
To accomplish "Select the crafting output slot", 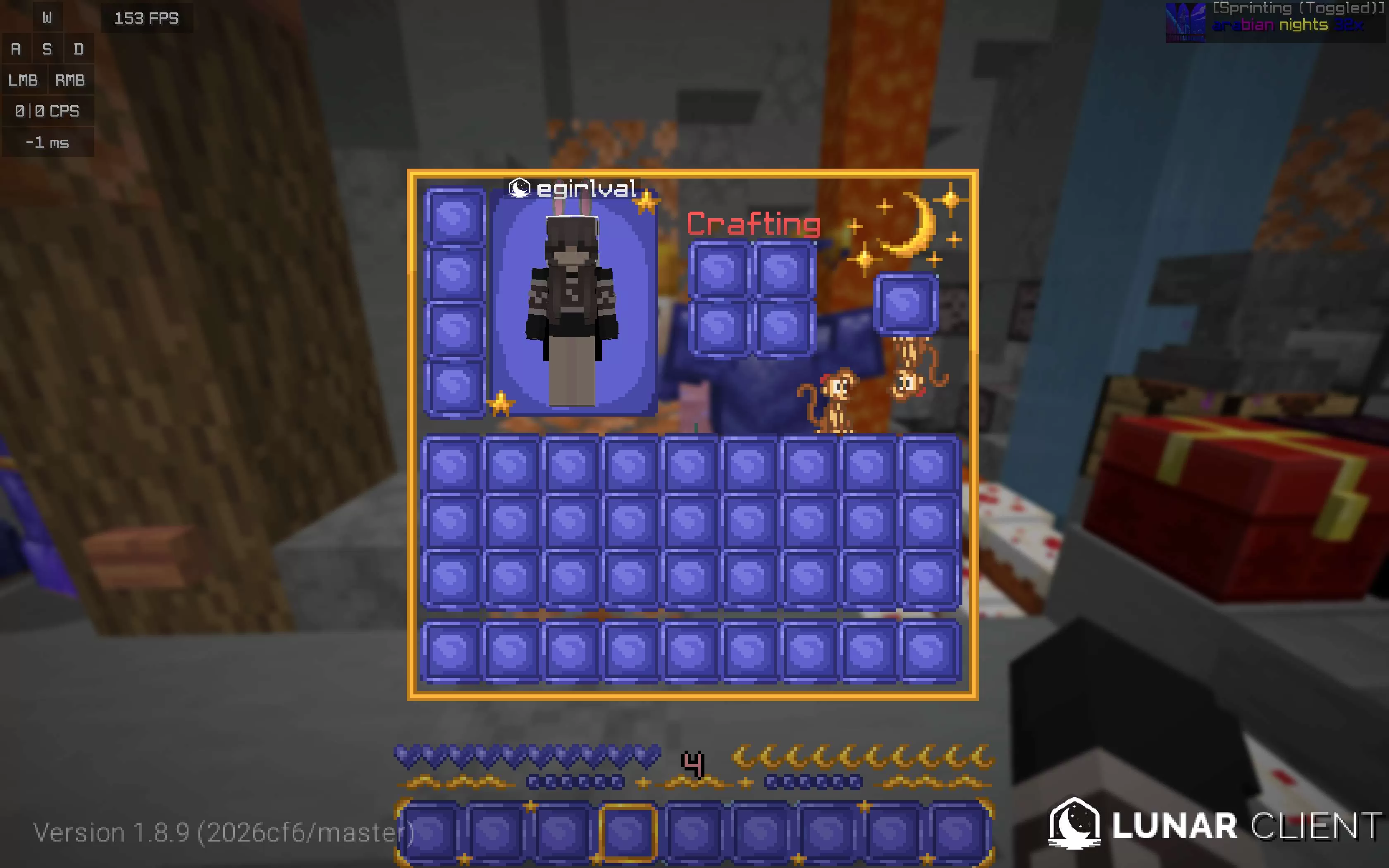I will click(905, 303).
